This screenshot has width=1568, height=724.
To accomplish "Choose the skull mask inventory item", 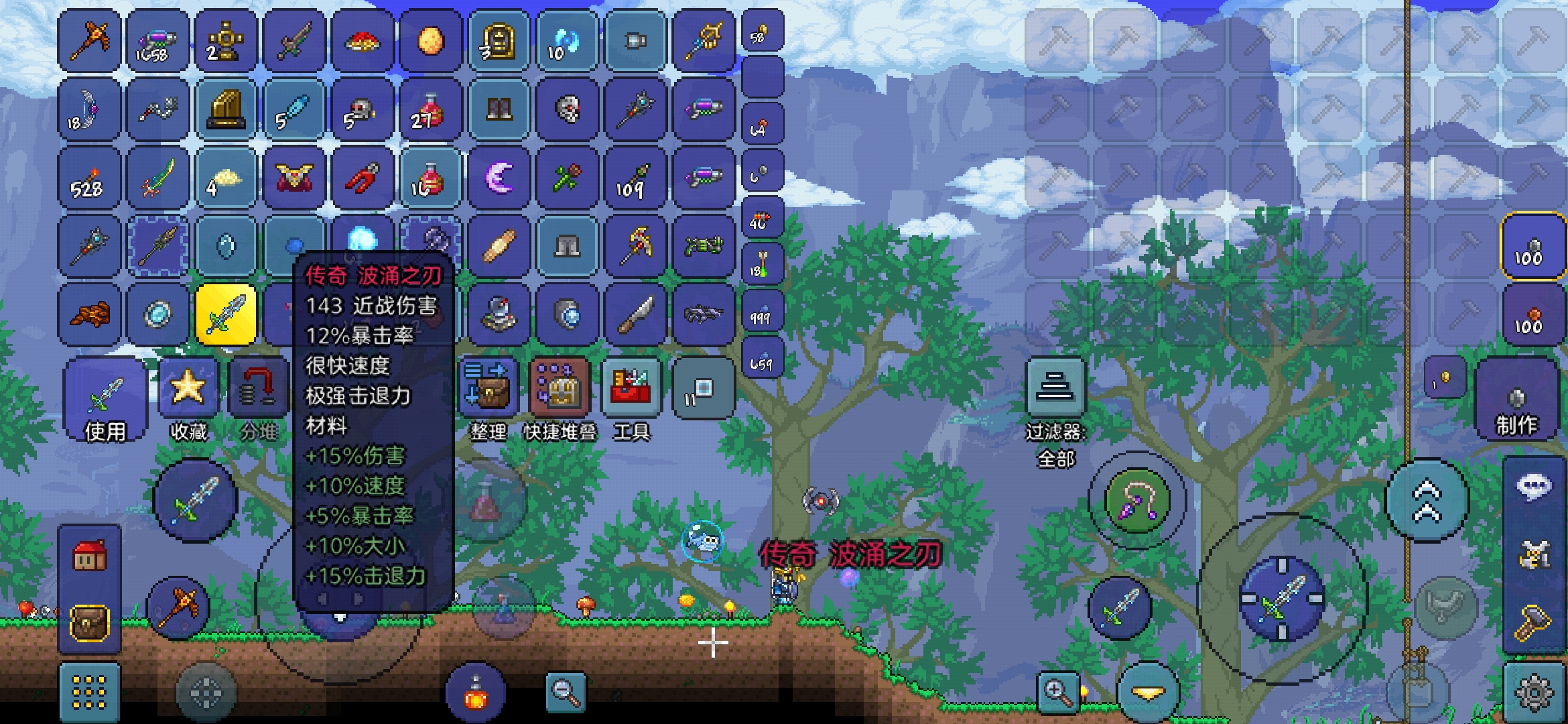I will click(x=568, y=109).
